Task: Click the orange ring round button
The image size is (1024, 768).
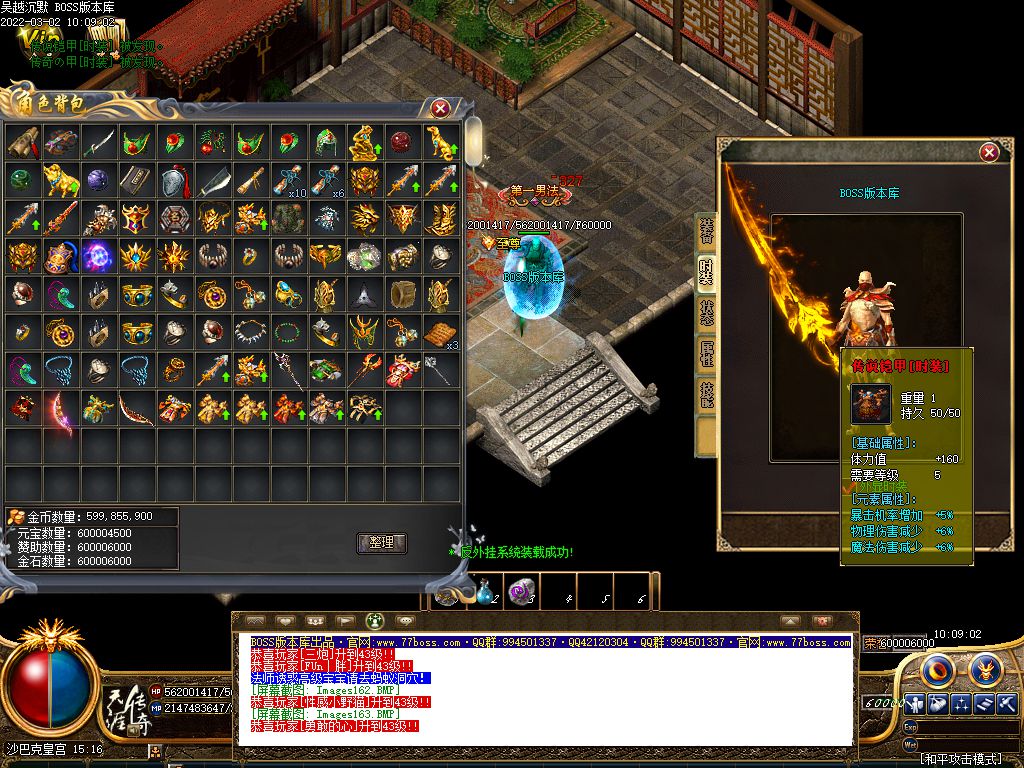Action: click(937, 668)
